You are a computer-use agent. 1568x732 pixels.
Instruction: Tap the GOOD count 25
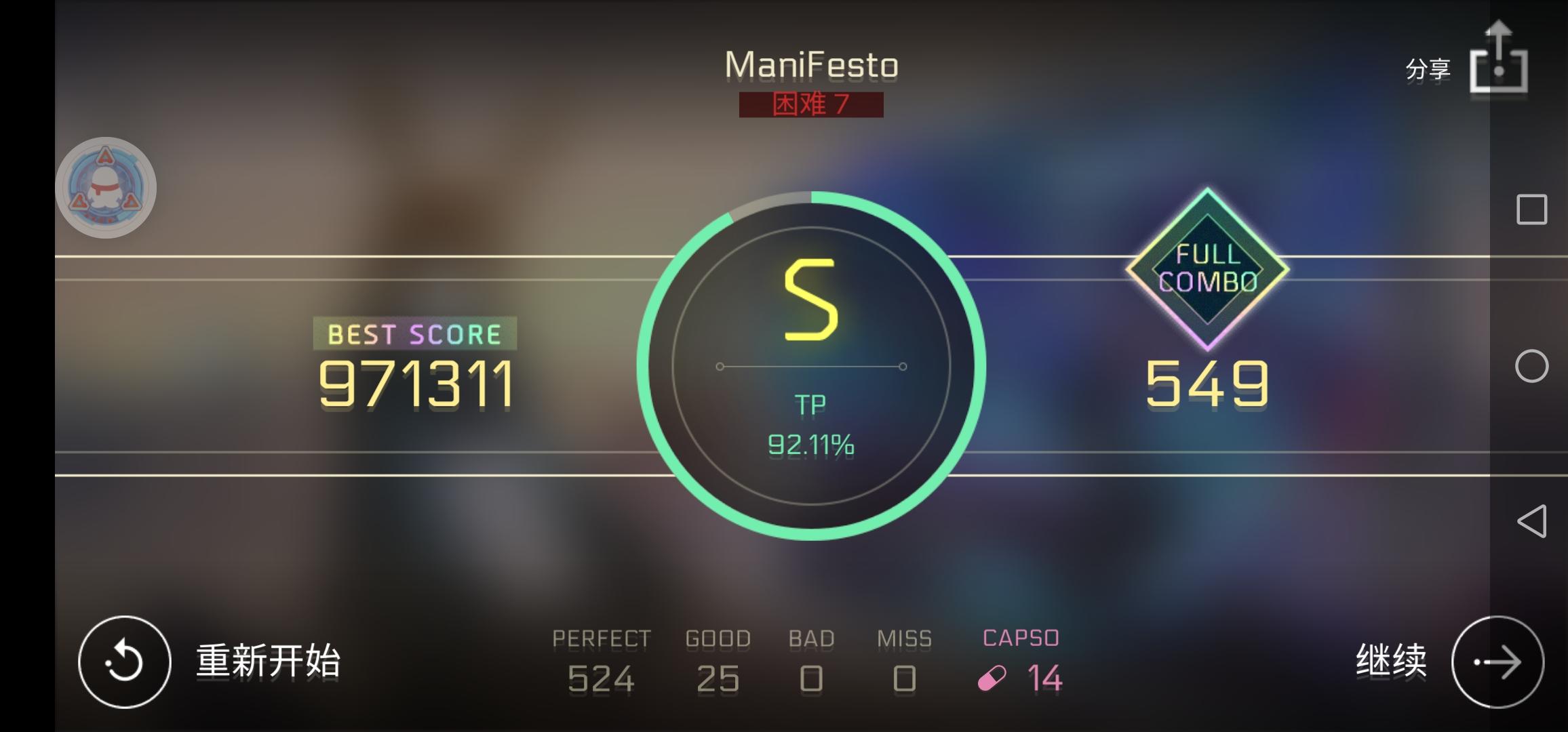(717, 678)
